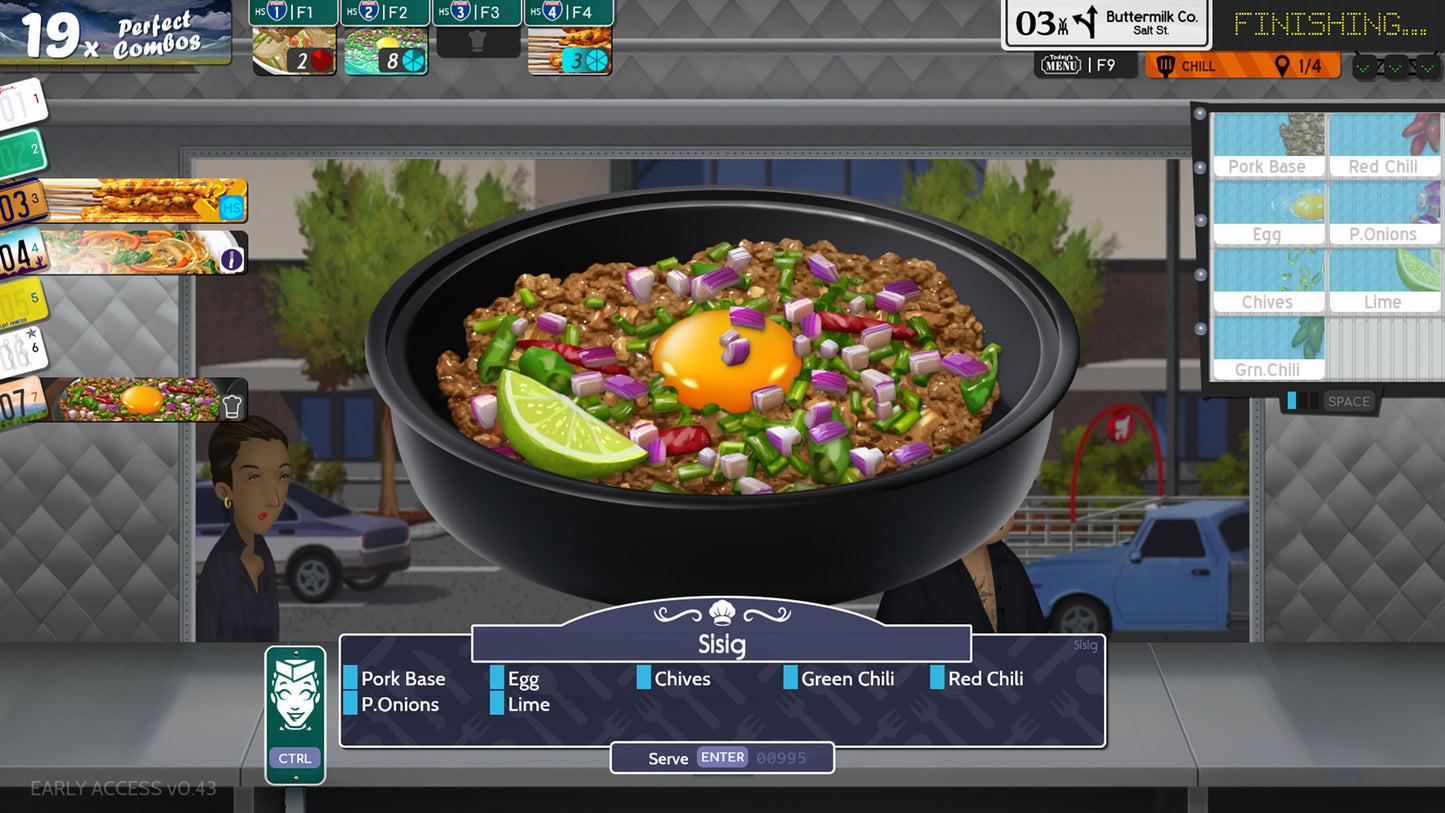Viewport: 1445px width, 813px height.
Task: Click the chef hat icon on ticket 07
Action: point(232,401)
